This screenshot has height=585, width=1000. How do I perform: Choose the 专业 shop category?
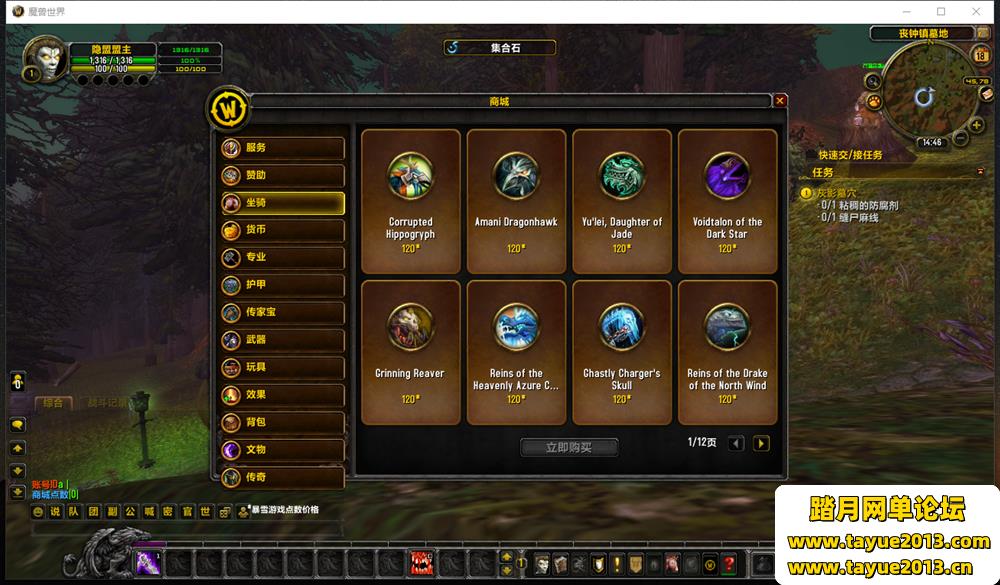[x=283, y=257]
